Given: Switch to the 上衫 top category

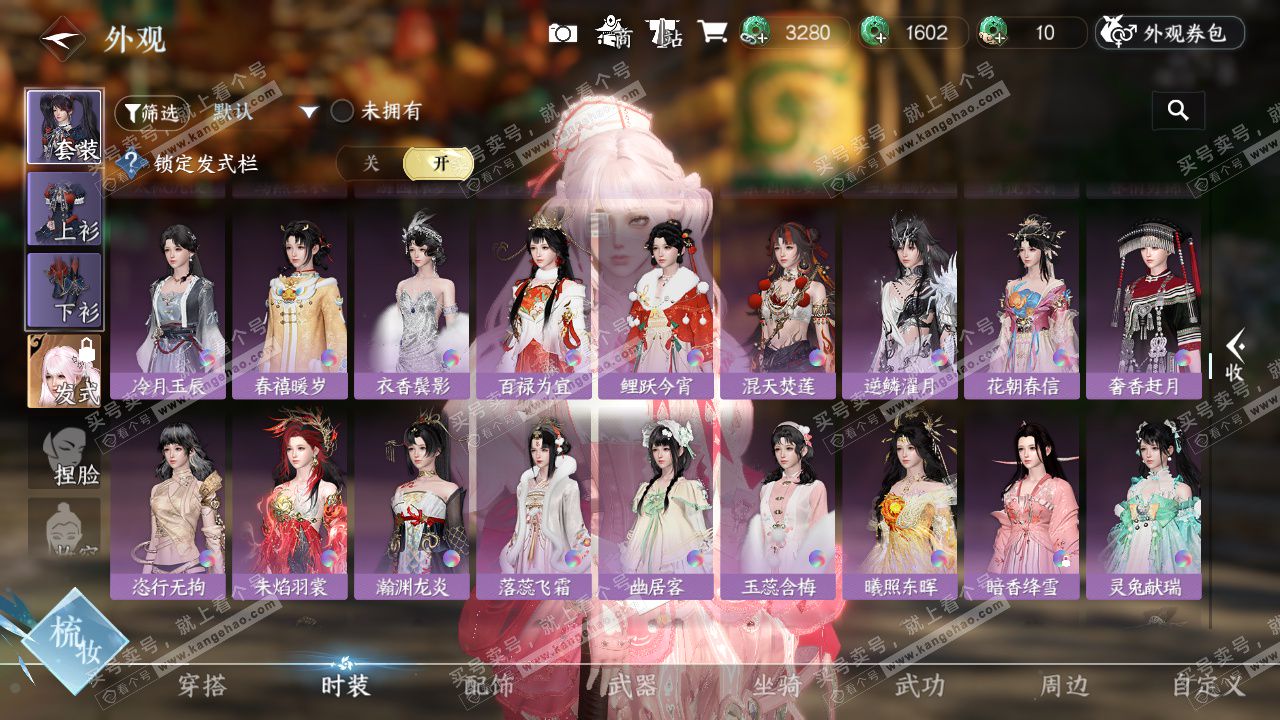Looking at the screenshot, I should coord(64,208).
